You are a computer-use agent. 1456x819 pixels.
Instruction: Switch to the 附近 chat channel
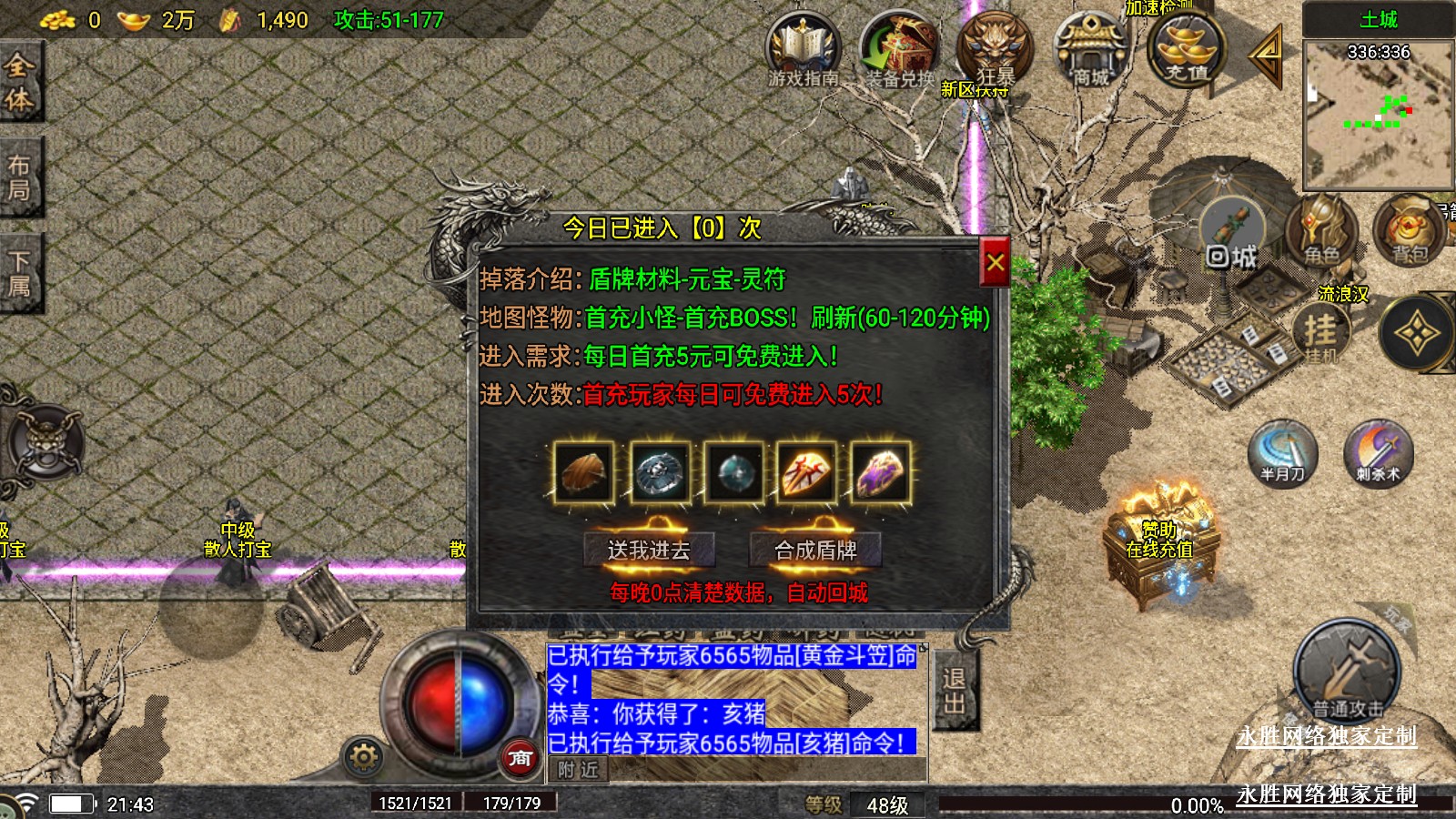[x=578, y=770]
